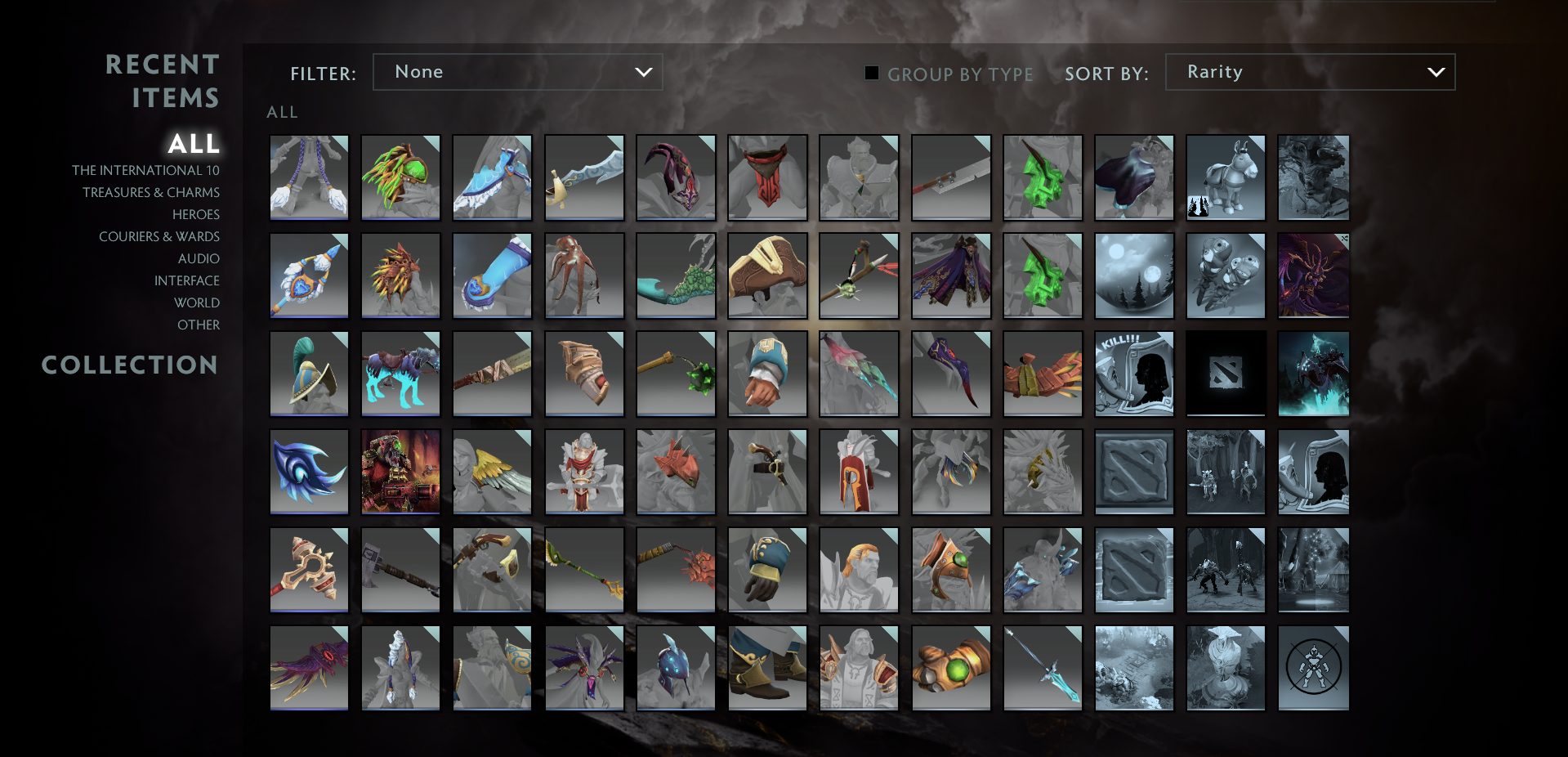Open the COURIERS & WARDS category
This screenshot has height=757, width=1568.
click(x=159, y=236)
